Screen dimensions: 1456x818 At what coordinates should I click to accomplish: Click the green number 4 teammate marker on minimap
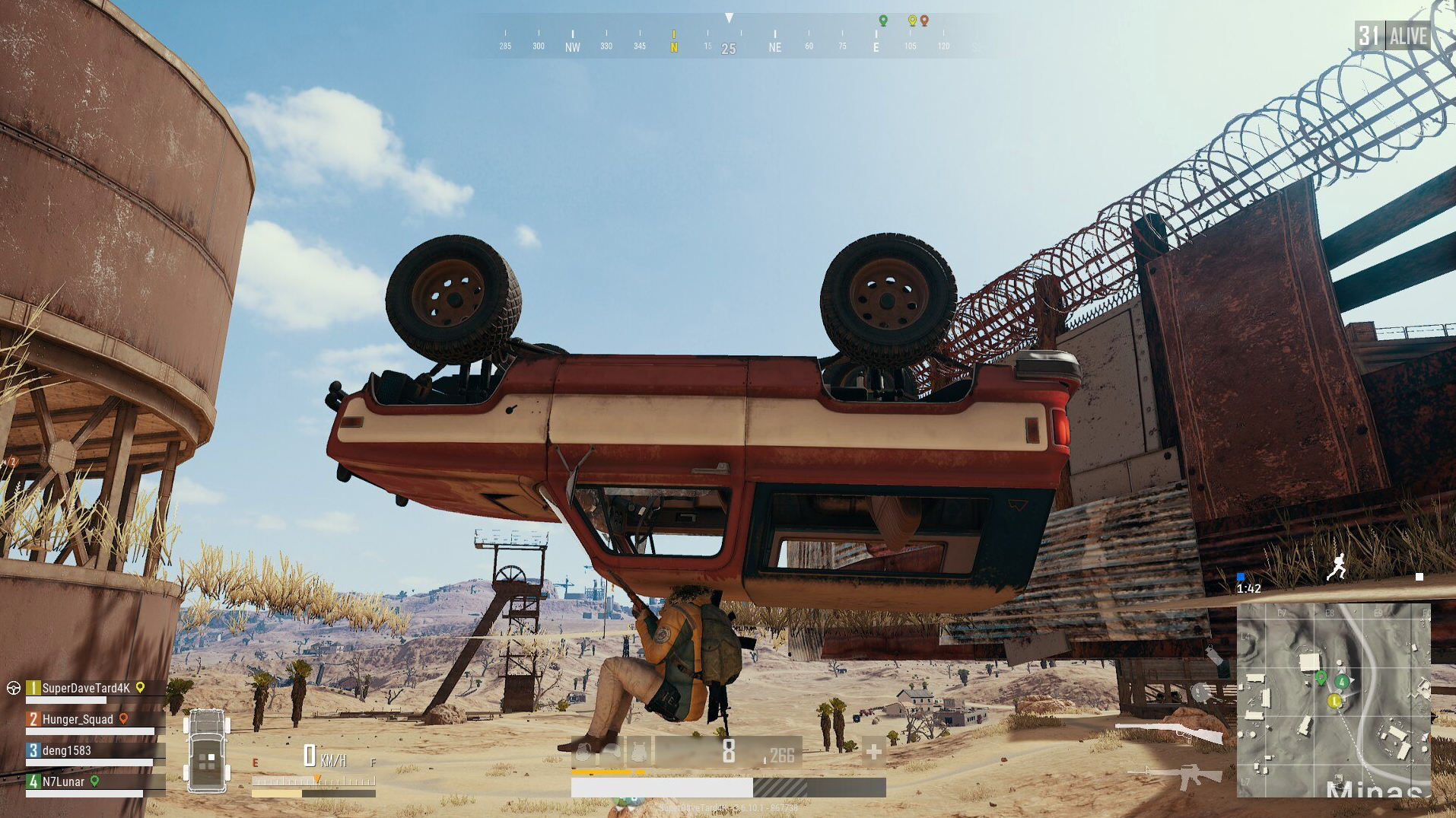pyautogui.click(x=1342, y=682)
